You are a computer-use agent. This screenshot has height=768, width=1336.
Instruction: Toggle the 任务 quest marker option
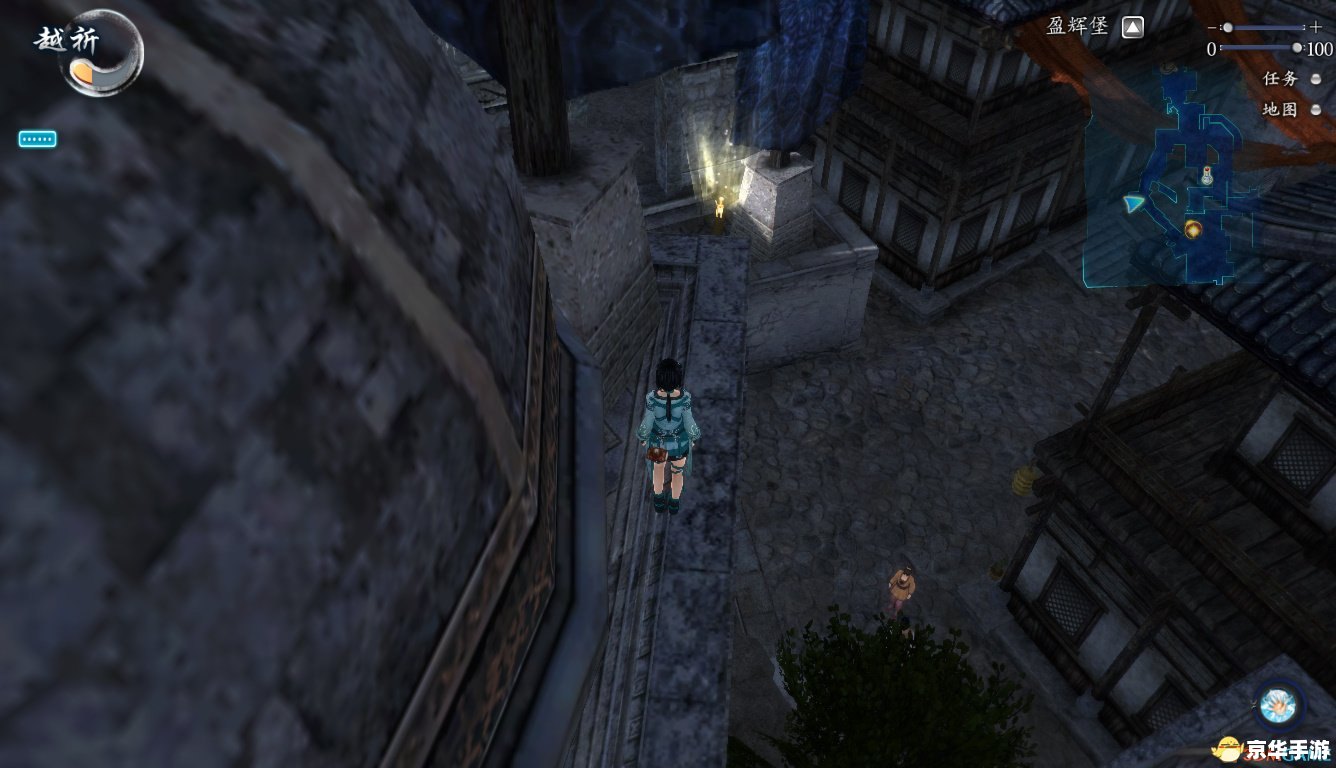[1316, 79]
